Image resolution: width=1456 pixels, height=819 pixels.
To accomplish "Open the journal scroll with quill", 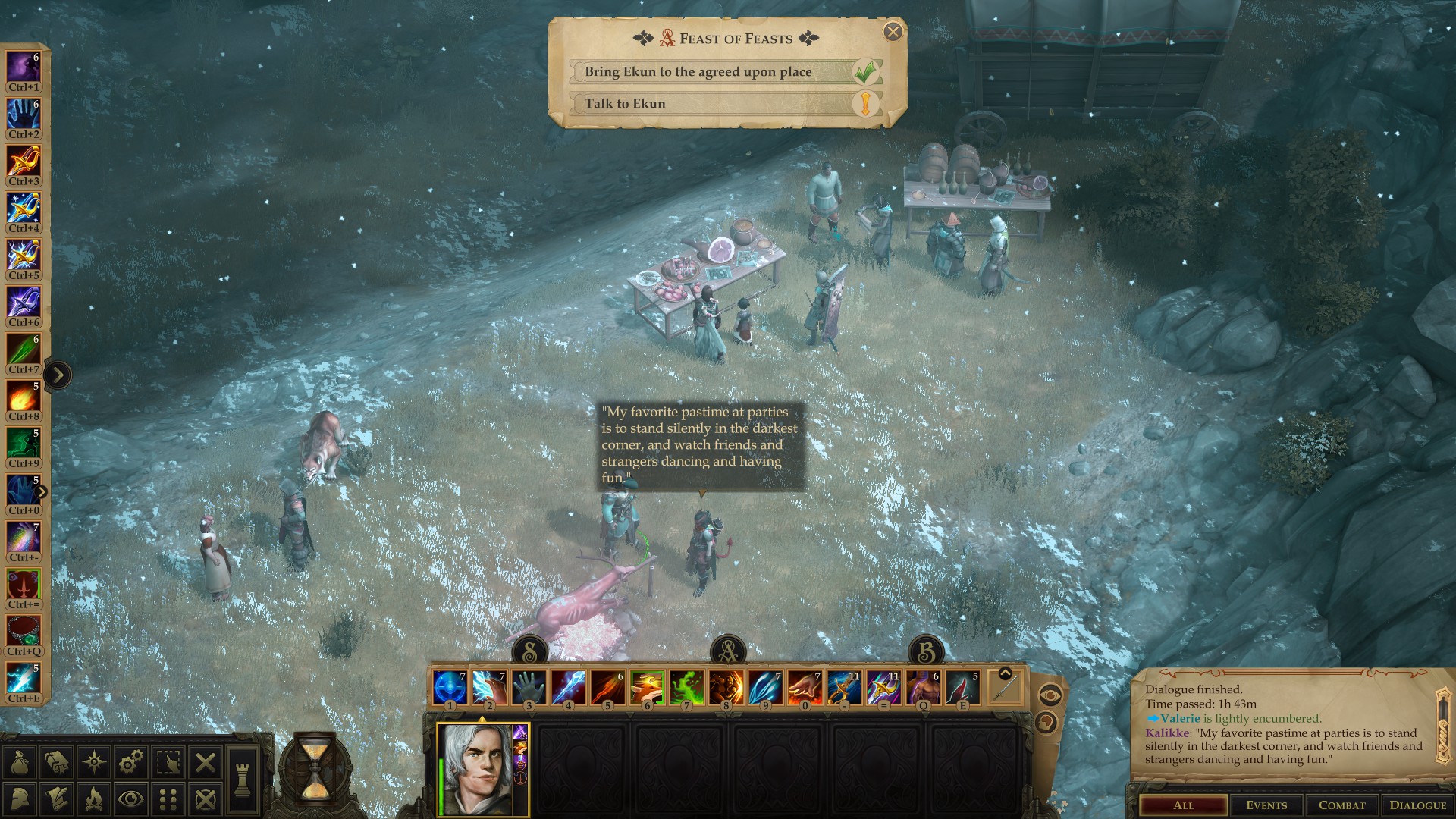I will point(57,799).
